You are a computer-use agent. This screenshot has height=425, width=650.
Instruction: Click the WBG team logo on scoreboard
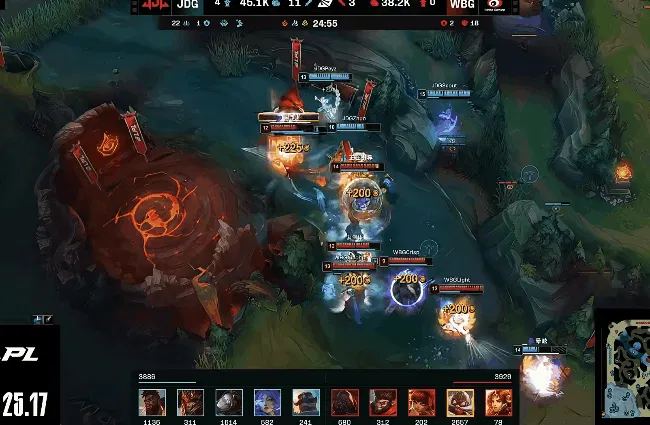pos(497,5)
